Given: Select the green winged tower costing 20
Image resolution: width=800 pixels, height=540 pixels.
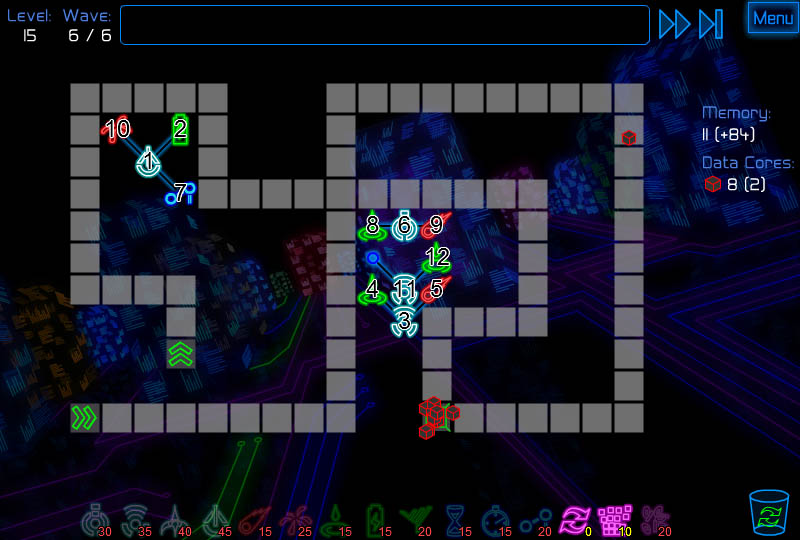Looking at the screenshot, I should [414, 519].
